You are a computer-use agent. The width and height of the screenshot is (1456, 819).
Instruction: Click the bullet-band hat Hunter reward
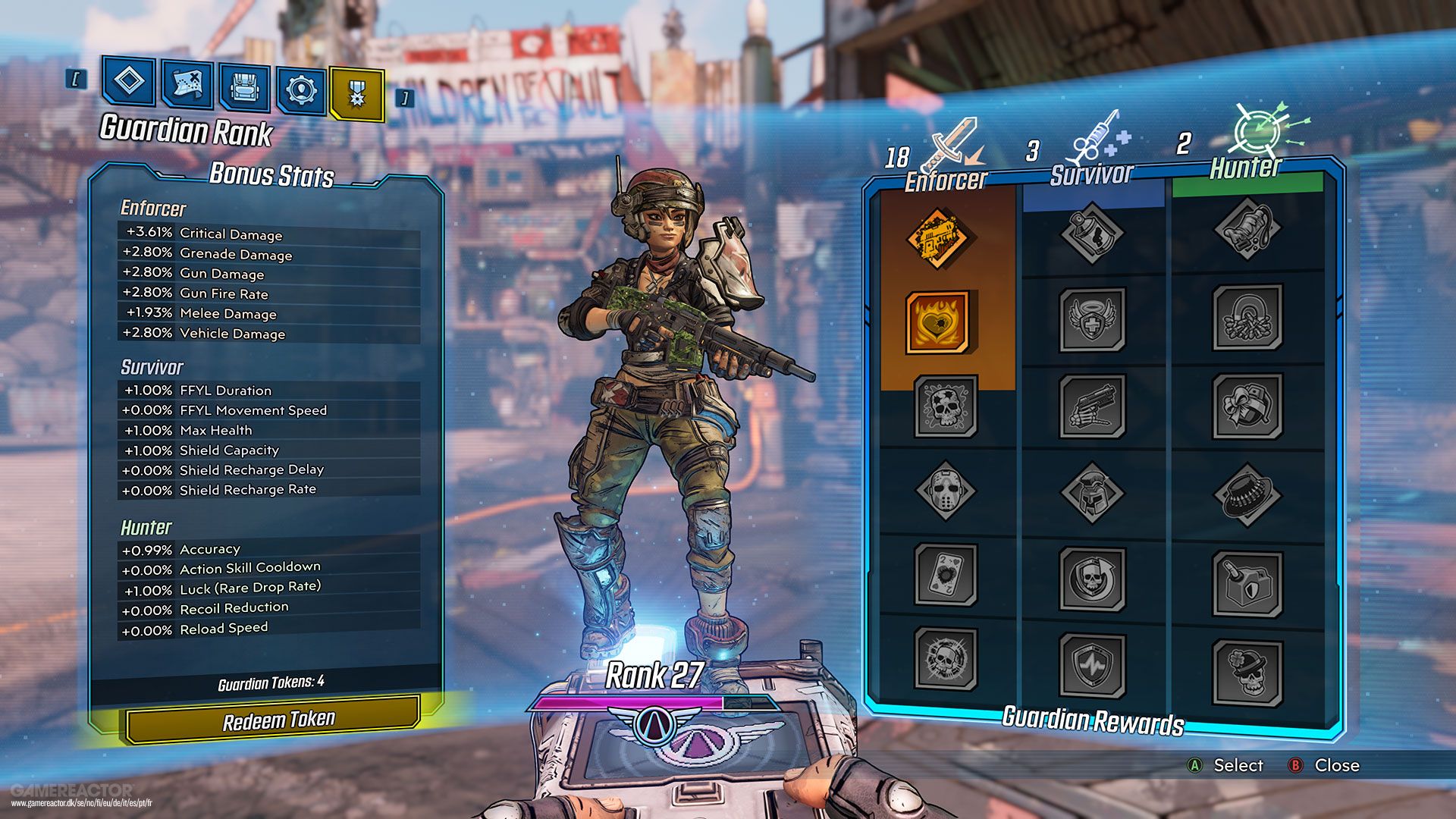[1250, 493]
